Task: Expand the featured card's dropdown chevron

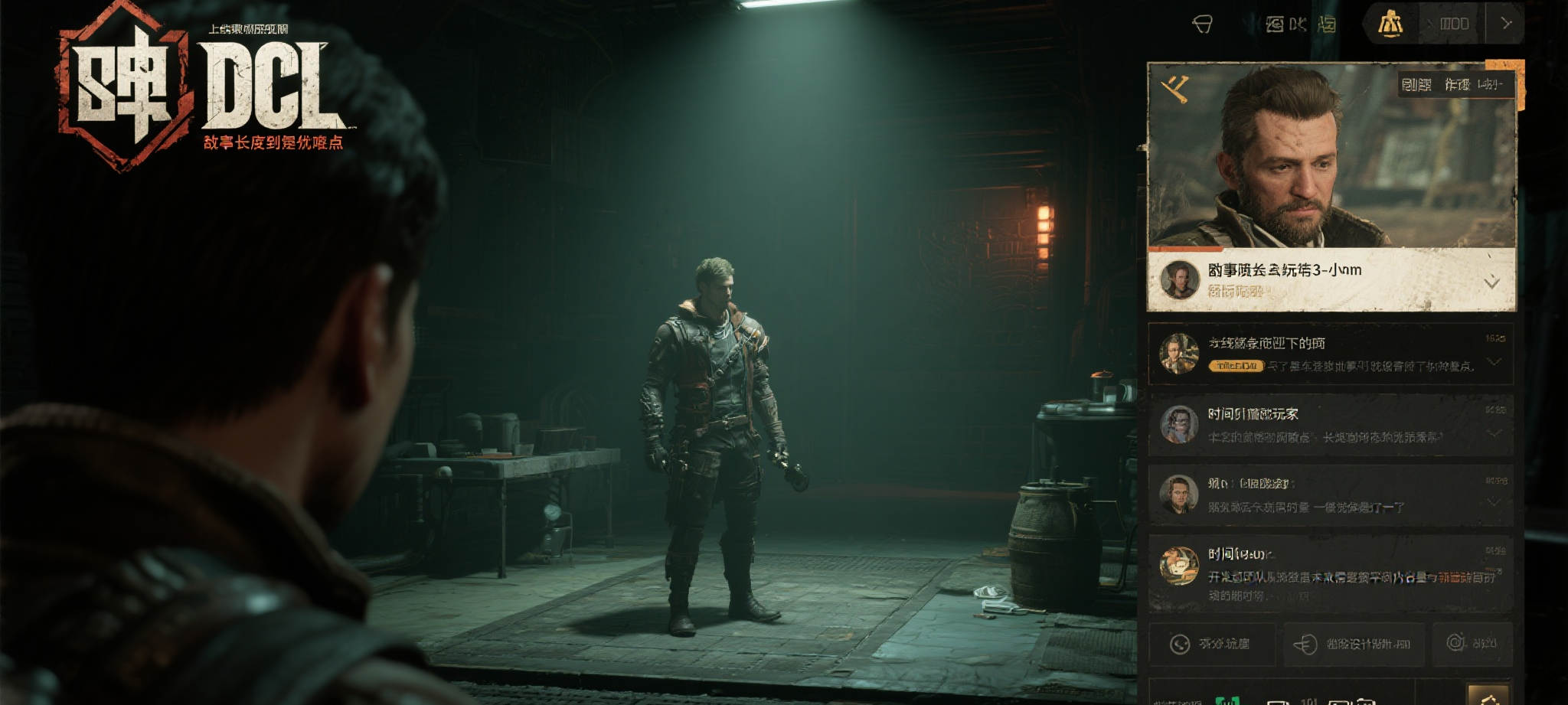Action: click(1491, 283)
